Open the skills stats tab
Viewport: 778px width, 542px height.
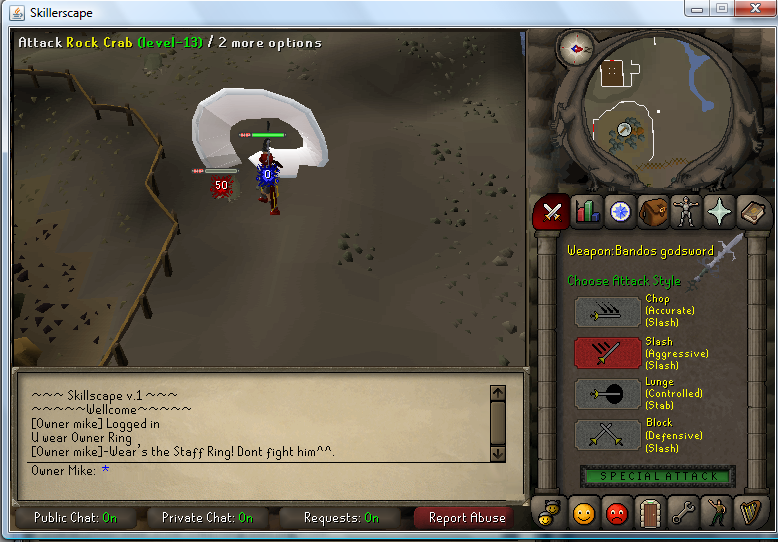[x=587, y=212]
